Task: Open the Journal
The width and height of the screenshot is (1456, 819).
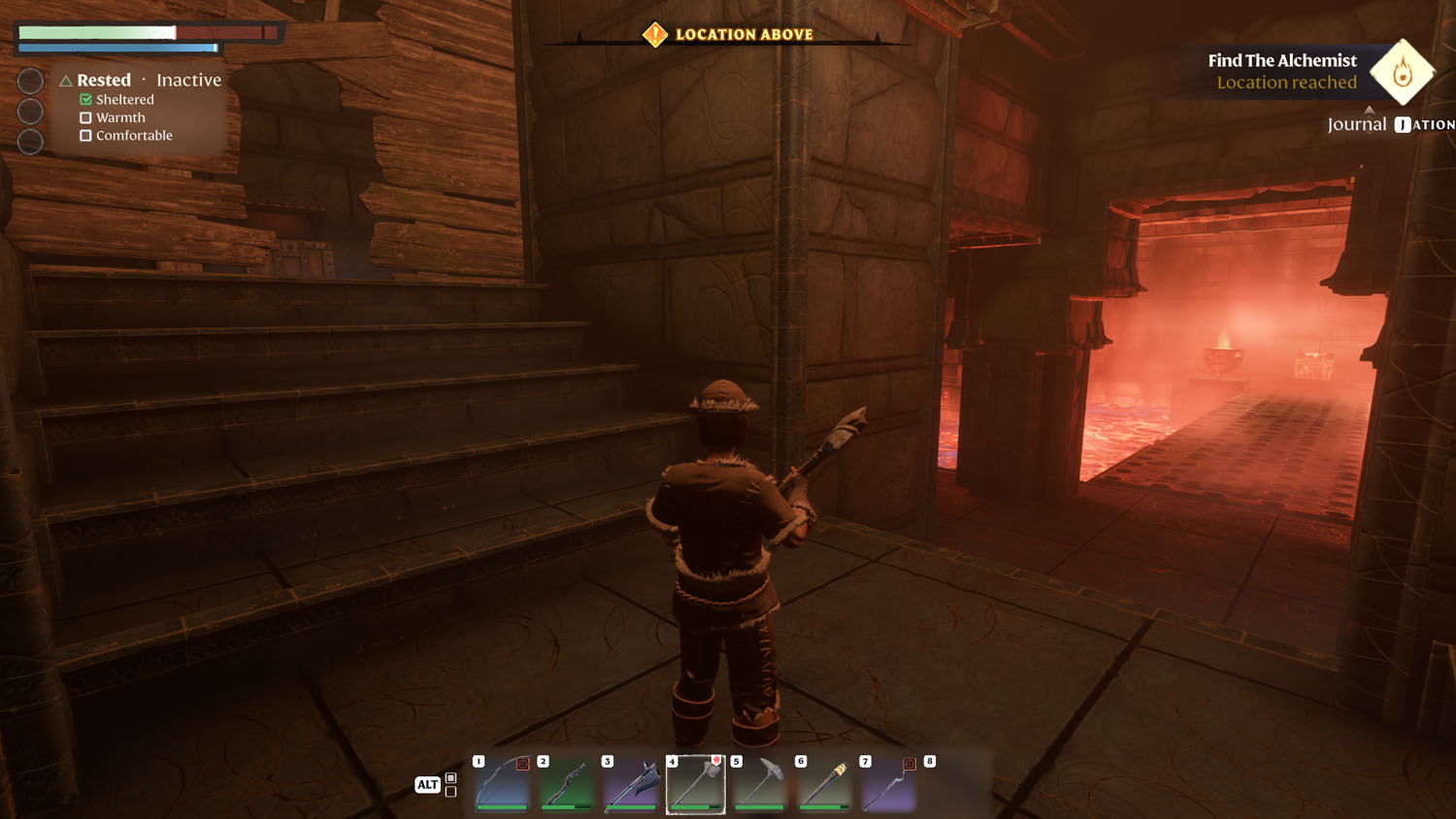Action: coord(1357,124)
